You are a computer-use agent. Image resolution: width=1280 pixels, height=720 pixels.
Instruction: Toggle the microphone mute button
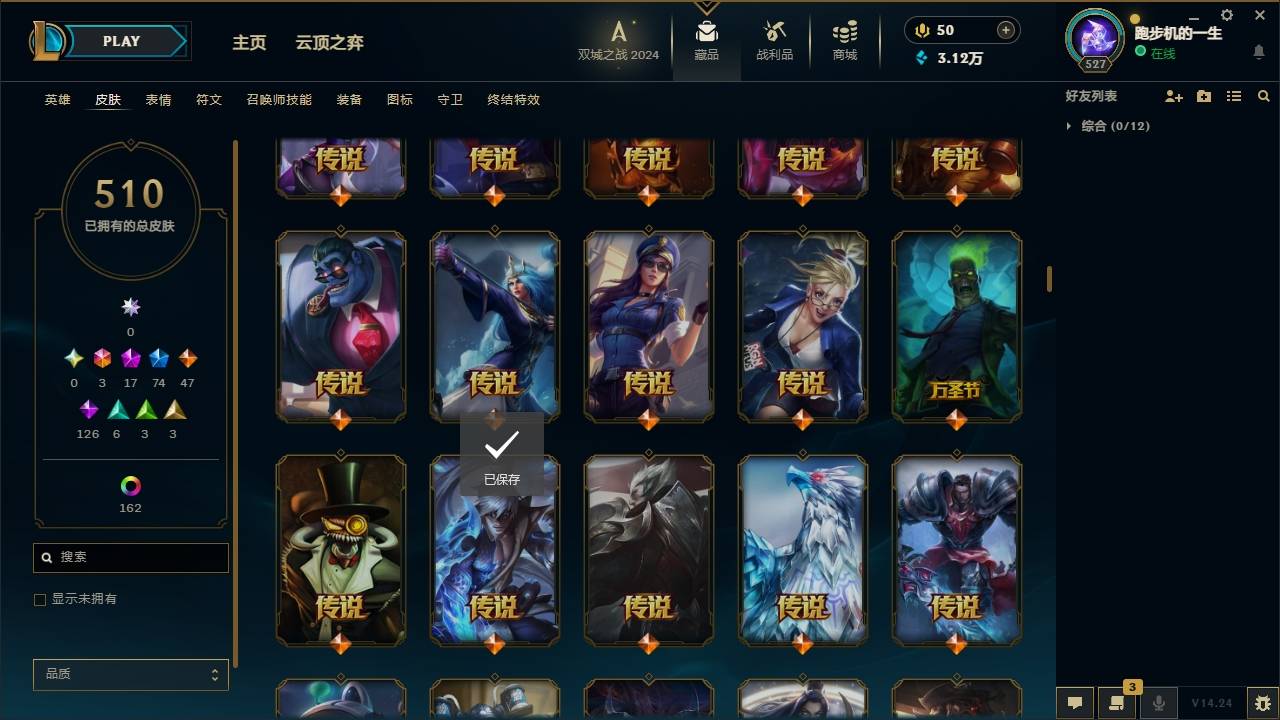tap(1159, 703)
